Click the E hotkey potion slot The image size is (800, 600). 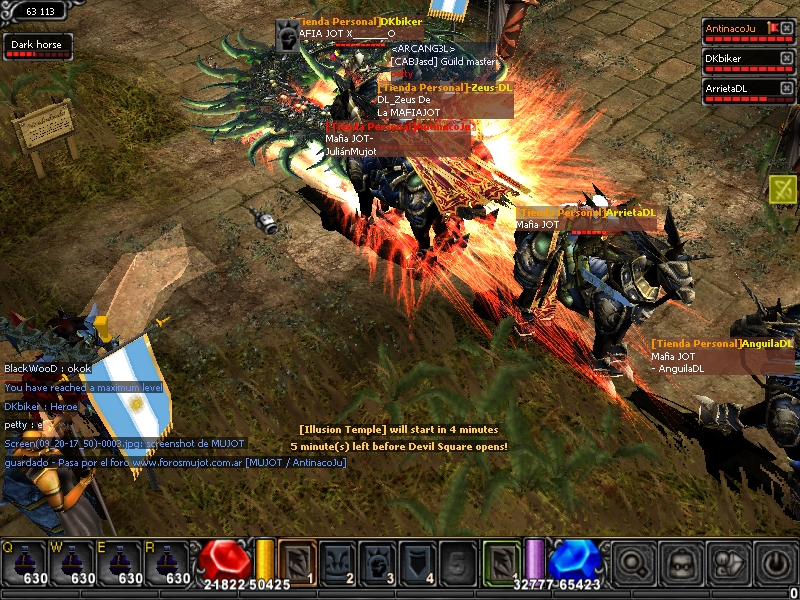pos(121,563)
